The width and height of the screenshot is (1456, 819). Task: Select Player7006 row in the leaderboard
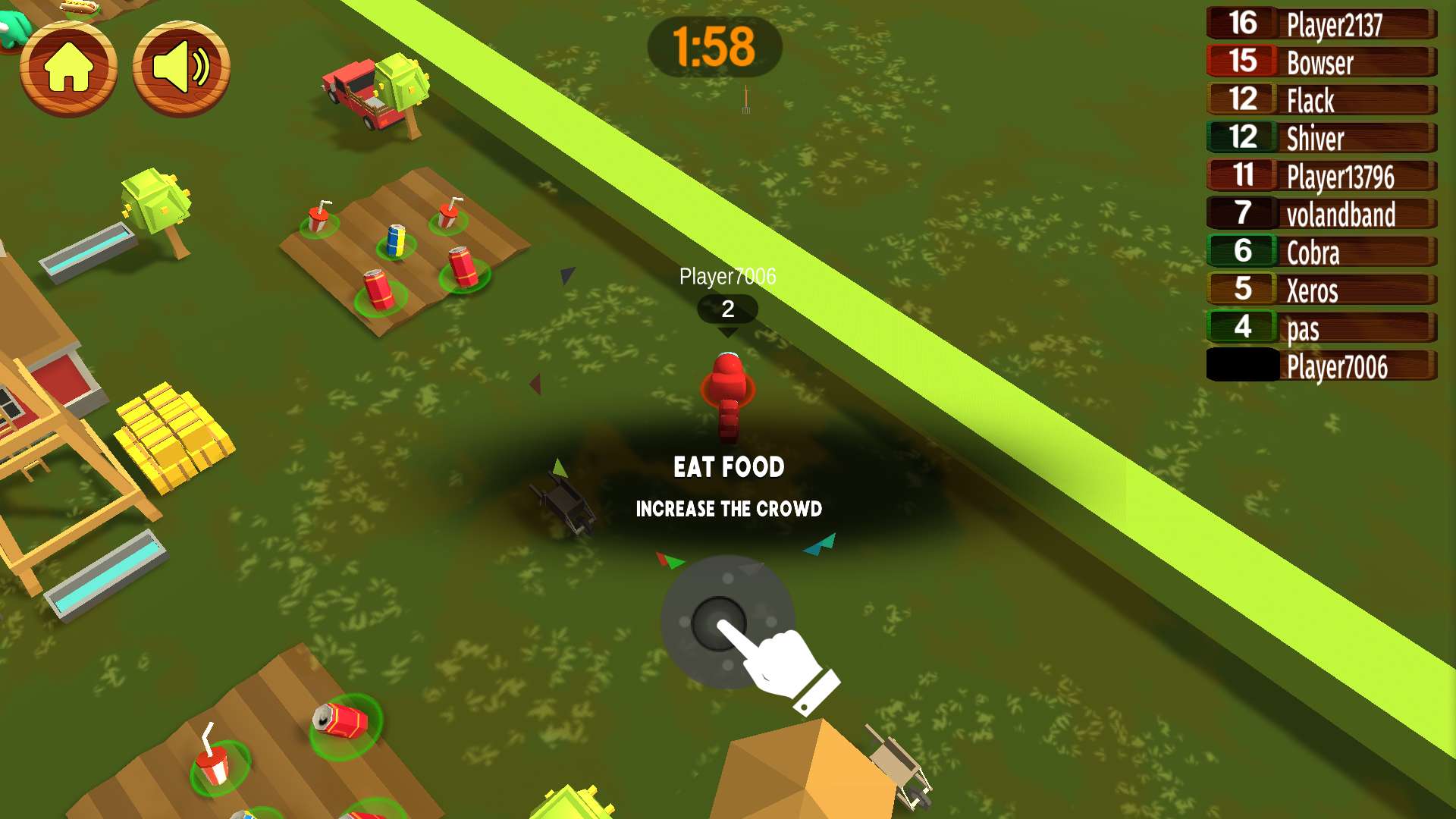[x=1321, y=366]
